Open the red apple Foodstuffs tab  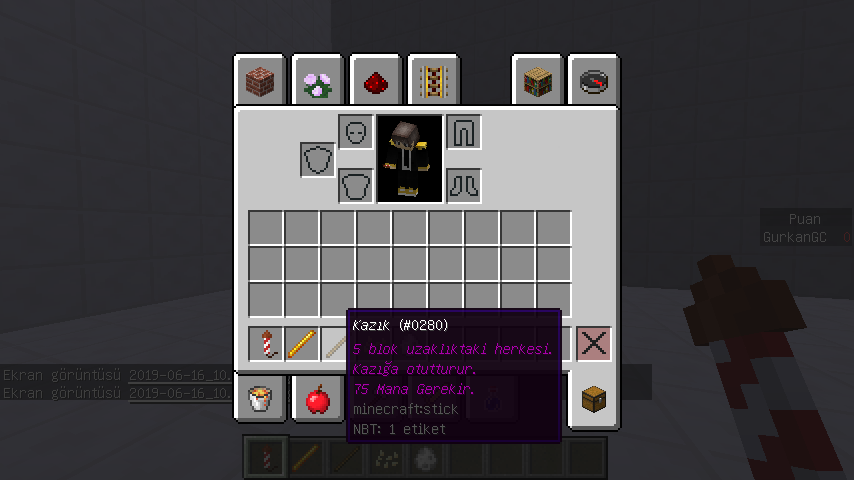[318, 400]
